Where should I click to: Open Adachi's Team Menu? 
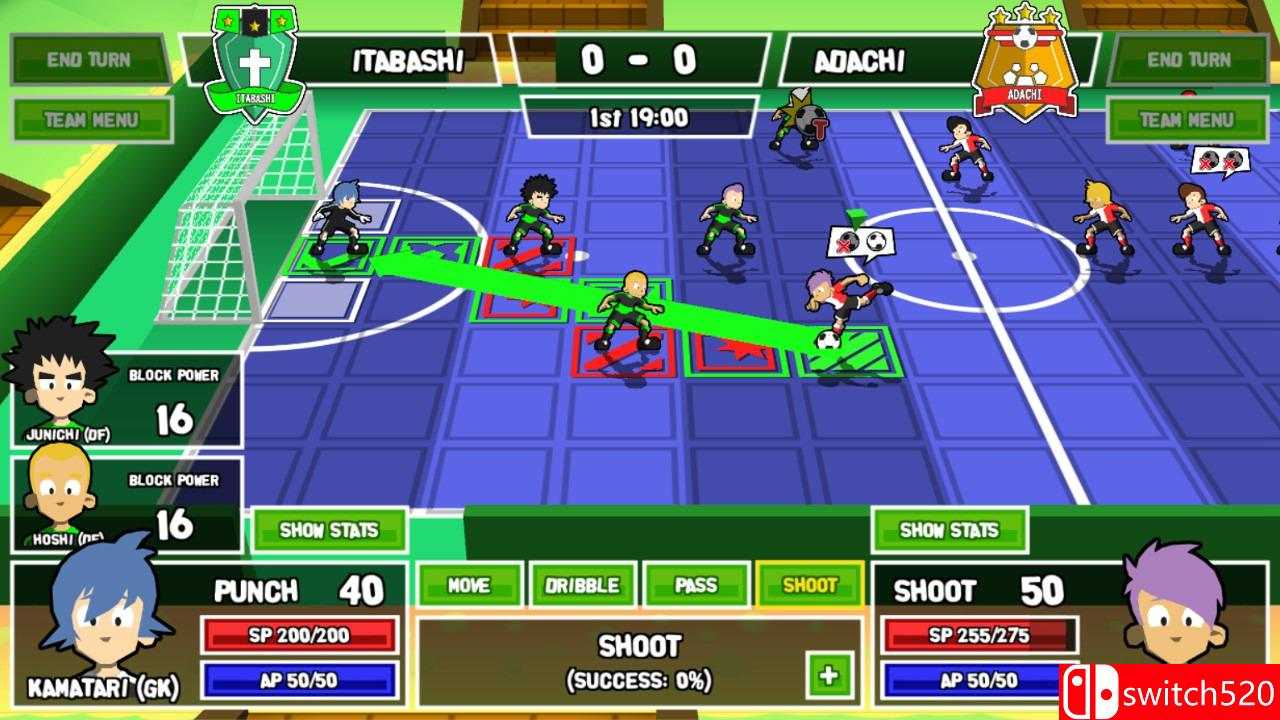coord(1188,119)
